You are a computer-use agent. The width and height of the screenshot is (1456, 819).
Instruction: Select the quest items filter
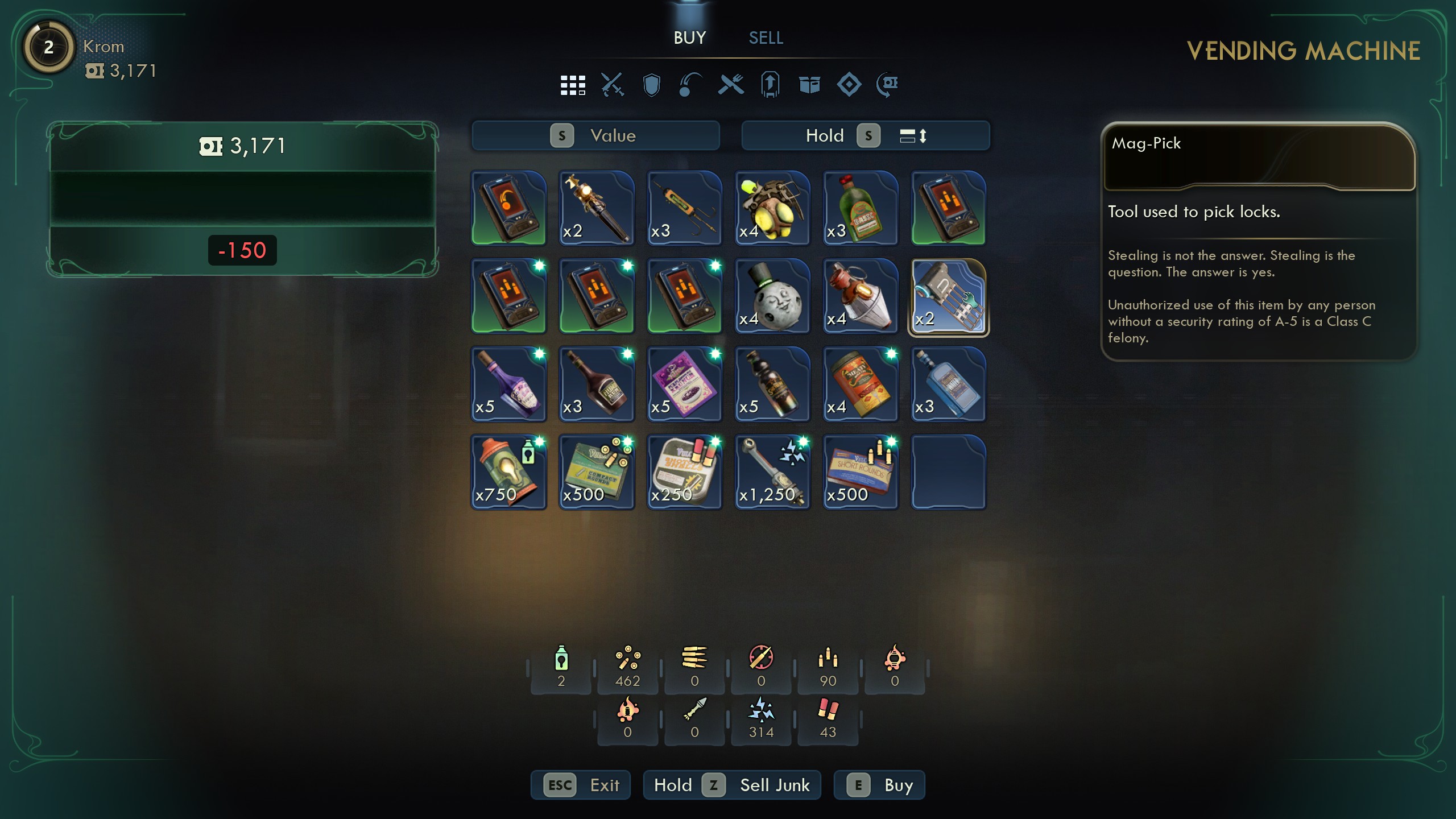coord(770,85)
